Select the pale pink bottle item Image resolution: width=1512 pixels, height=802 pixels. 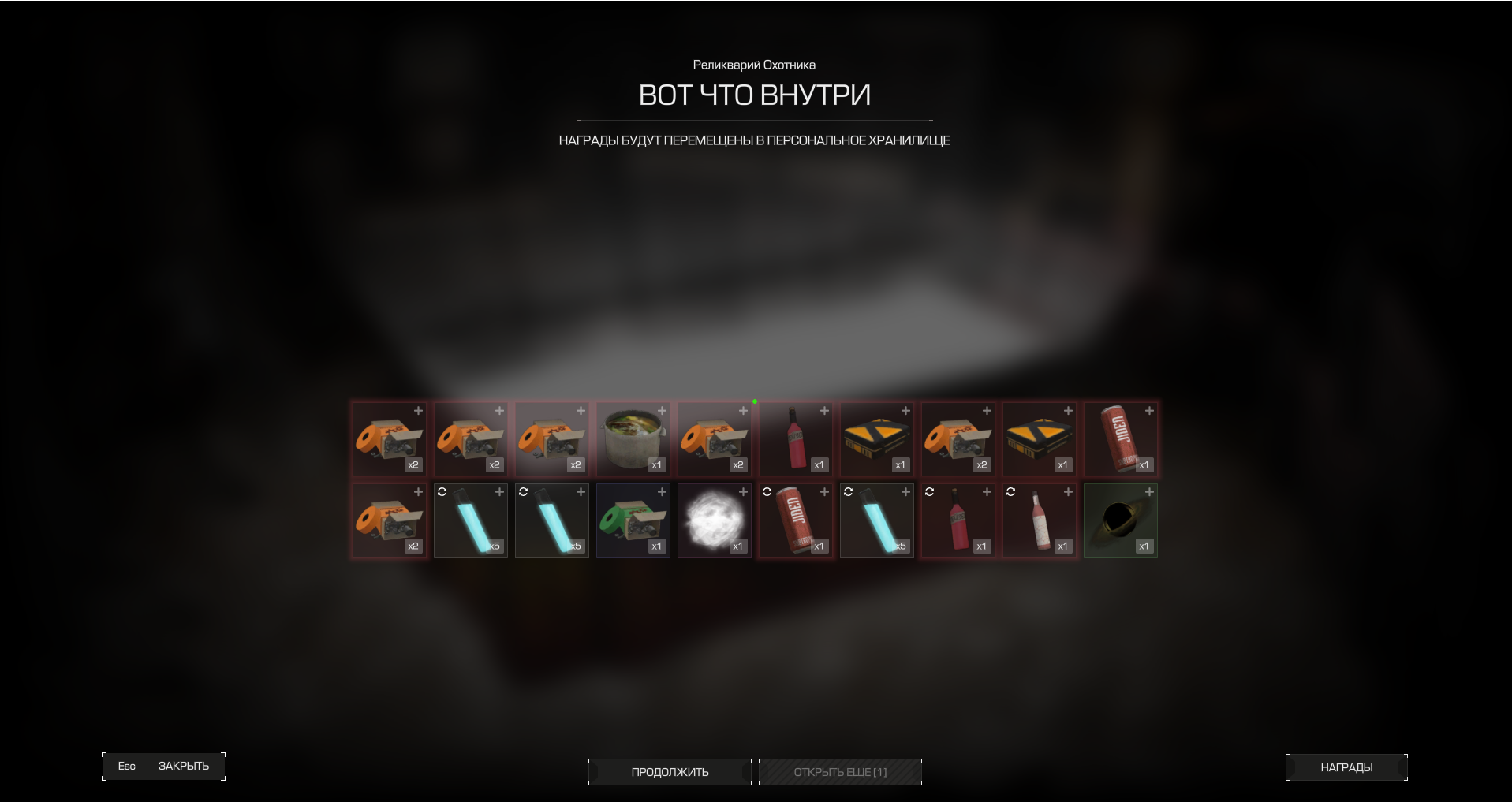point(1039,520)
